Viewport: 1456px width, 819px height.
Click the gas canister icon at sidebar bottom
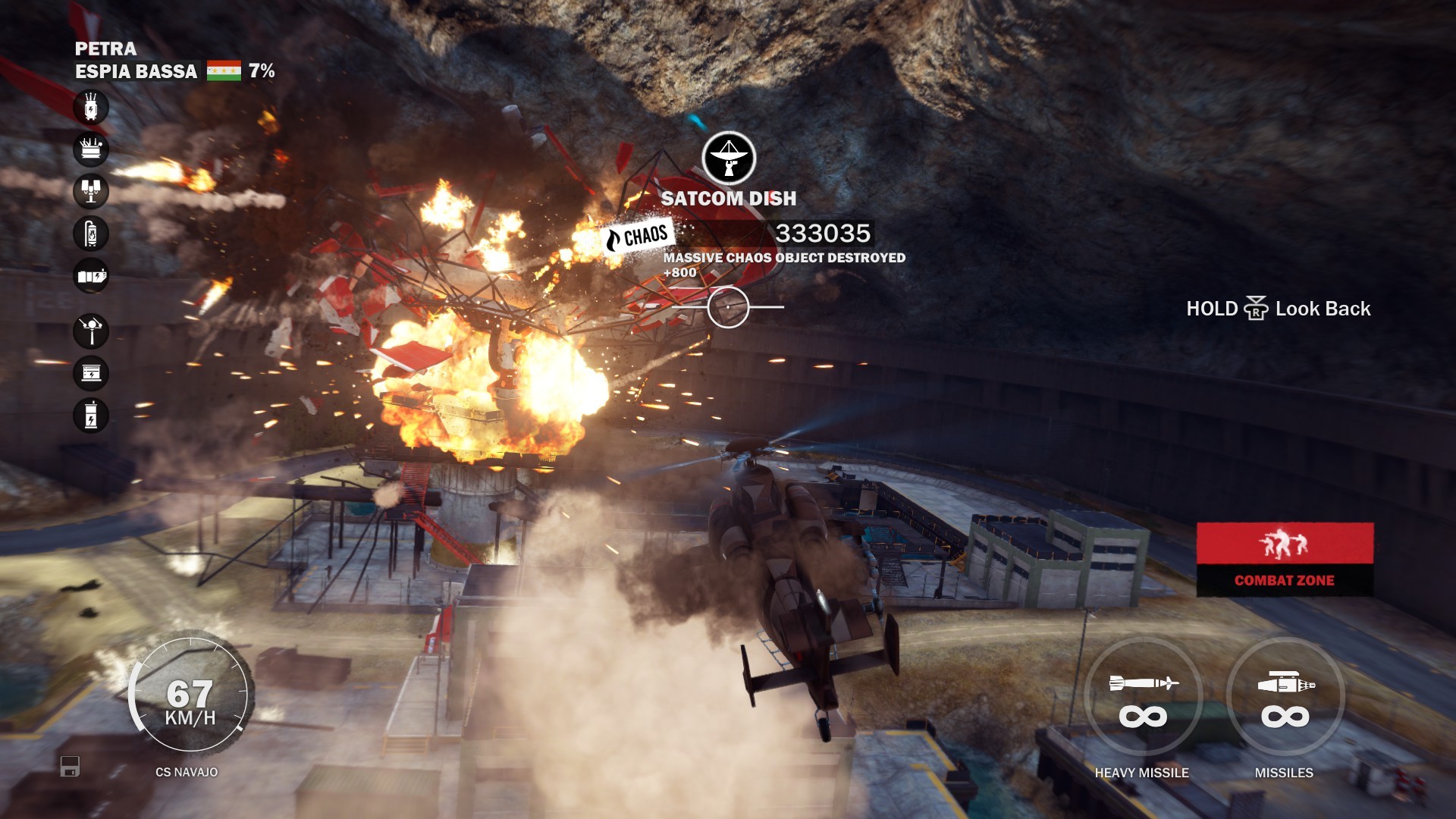click(x=91, y=416)
